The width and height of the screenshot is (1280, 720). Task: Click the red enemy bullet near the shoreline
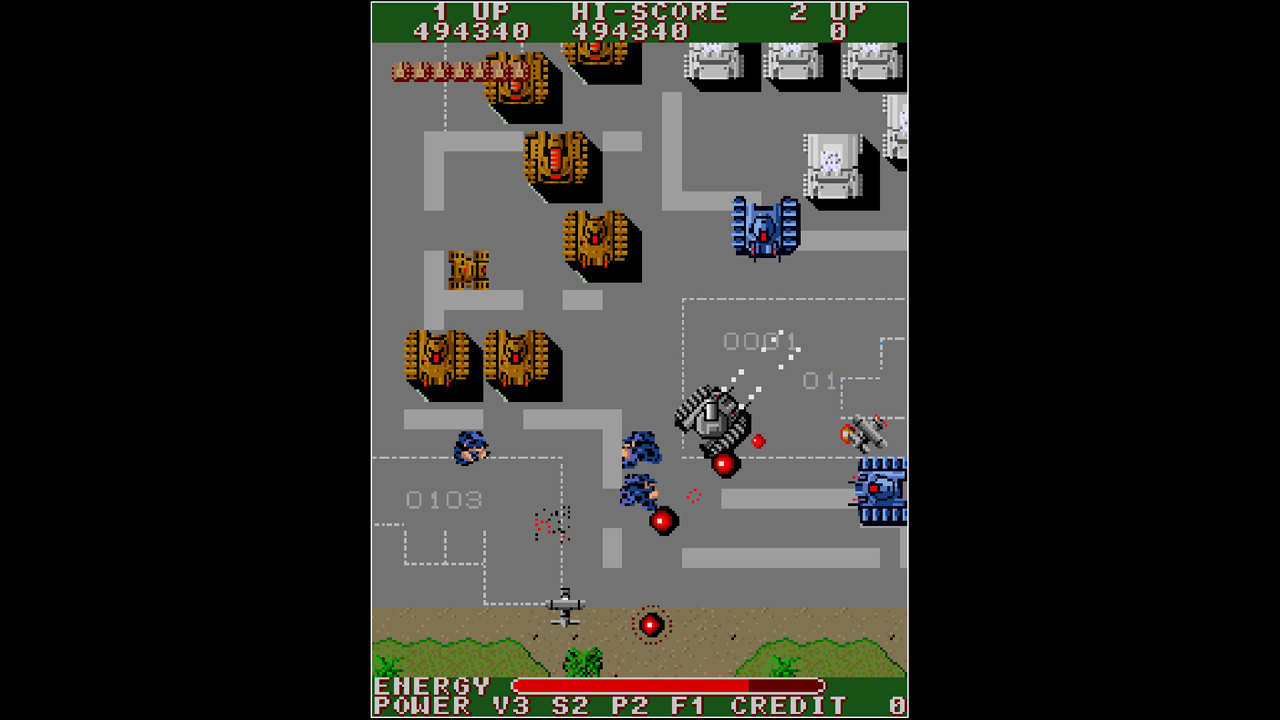tap(650, 625)
